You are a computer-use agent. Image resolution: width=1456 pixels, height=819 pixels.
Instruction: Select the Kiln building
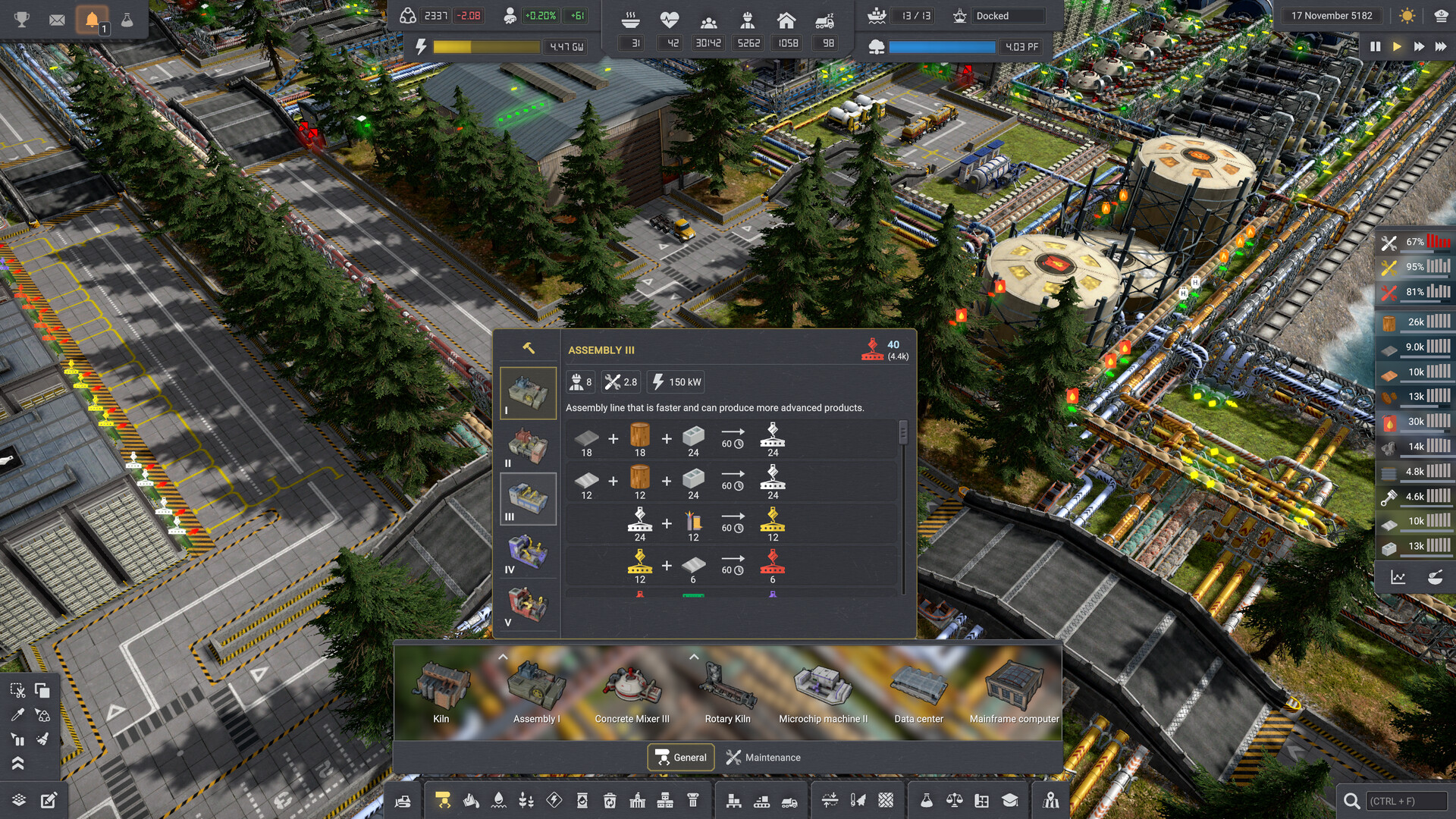441,692
